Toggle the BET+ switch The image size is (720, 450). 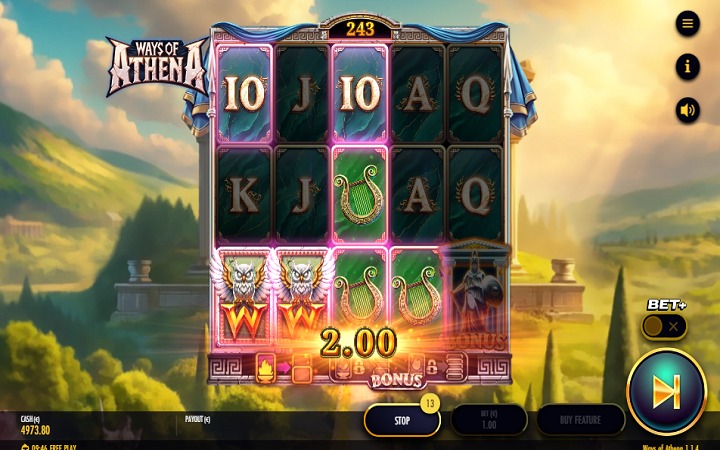point(663,326)
